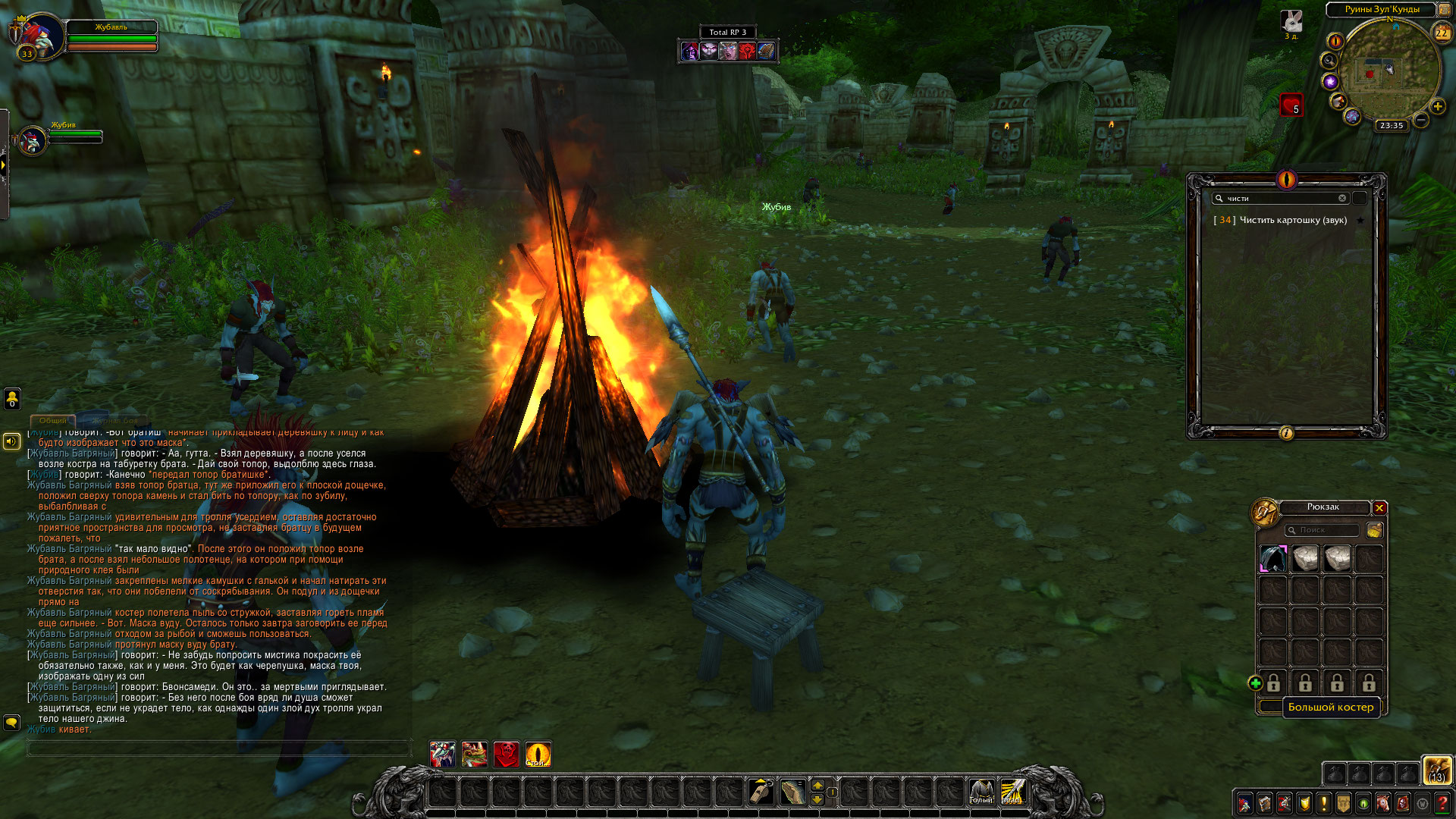
Task: Close the Рюкзак backpack window
Action: (1379, 508)
